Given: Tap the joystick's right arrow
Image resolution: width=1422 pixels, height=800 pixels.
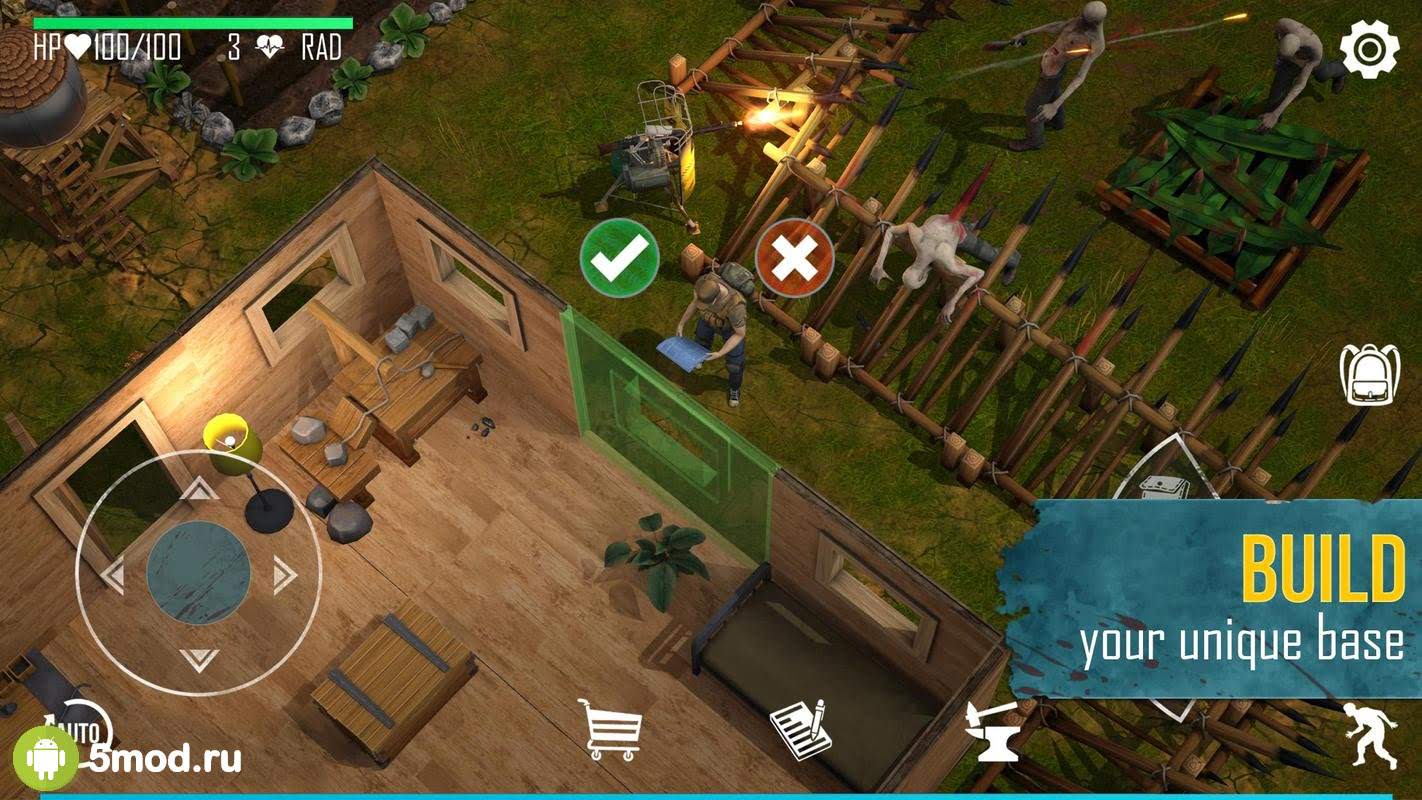Looking at the screenshot, I should tap(284, 574).
